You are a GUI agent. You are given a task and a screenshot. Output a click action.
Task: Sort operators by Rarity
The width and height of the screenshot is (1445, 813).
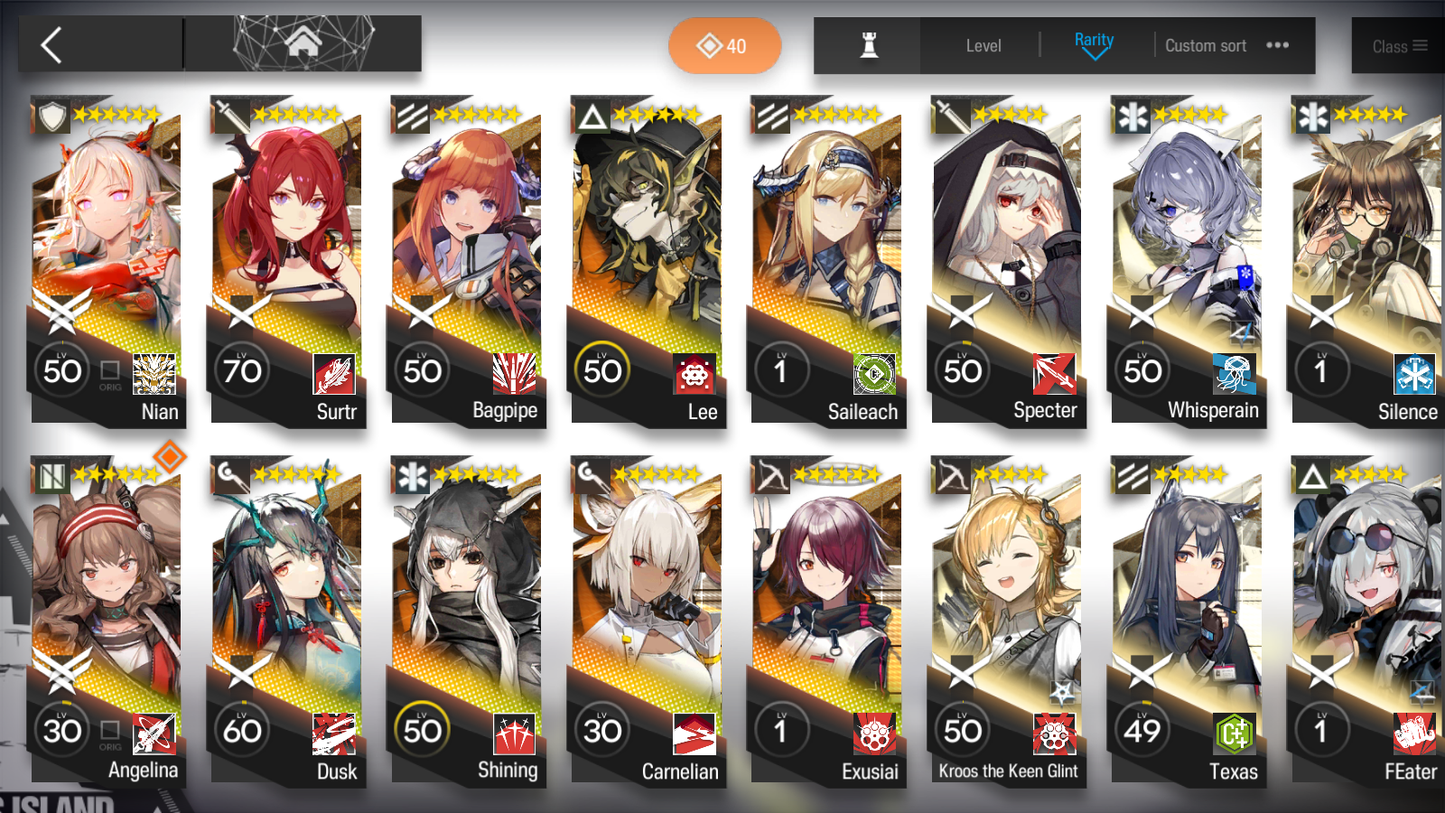pyautogui.click(x=1093, y=45)
